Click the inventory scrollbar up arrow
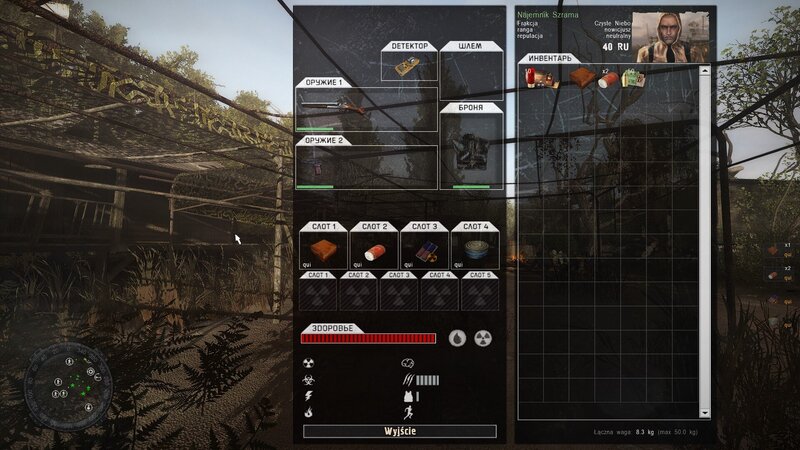This screenshot has height=450, width=800. click(704, 71)
